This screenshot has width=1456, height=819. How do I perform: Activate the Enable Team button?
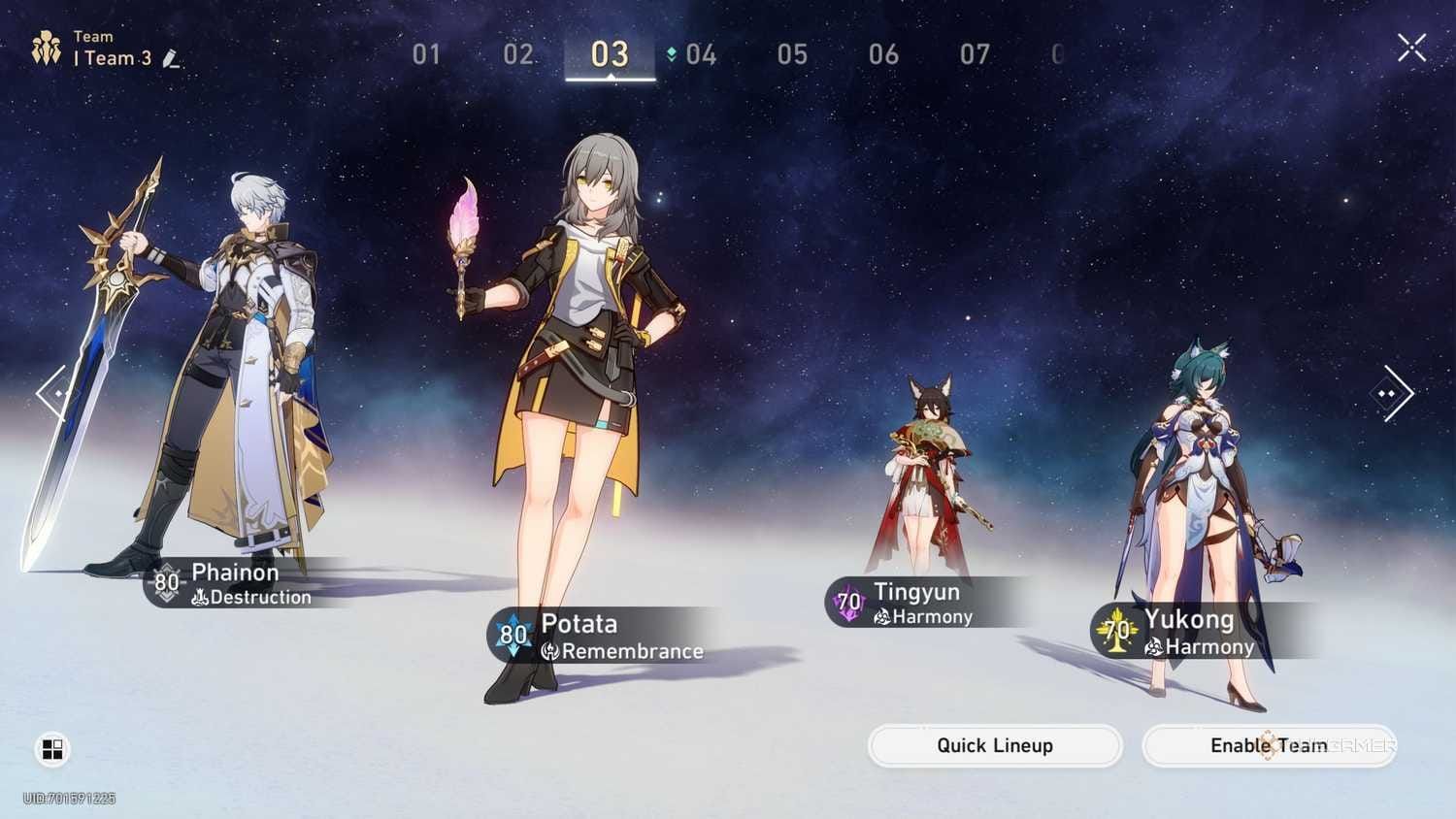1269,745
